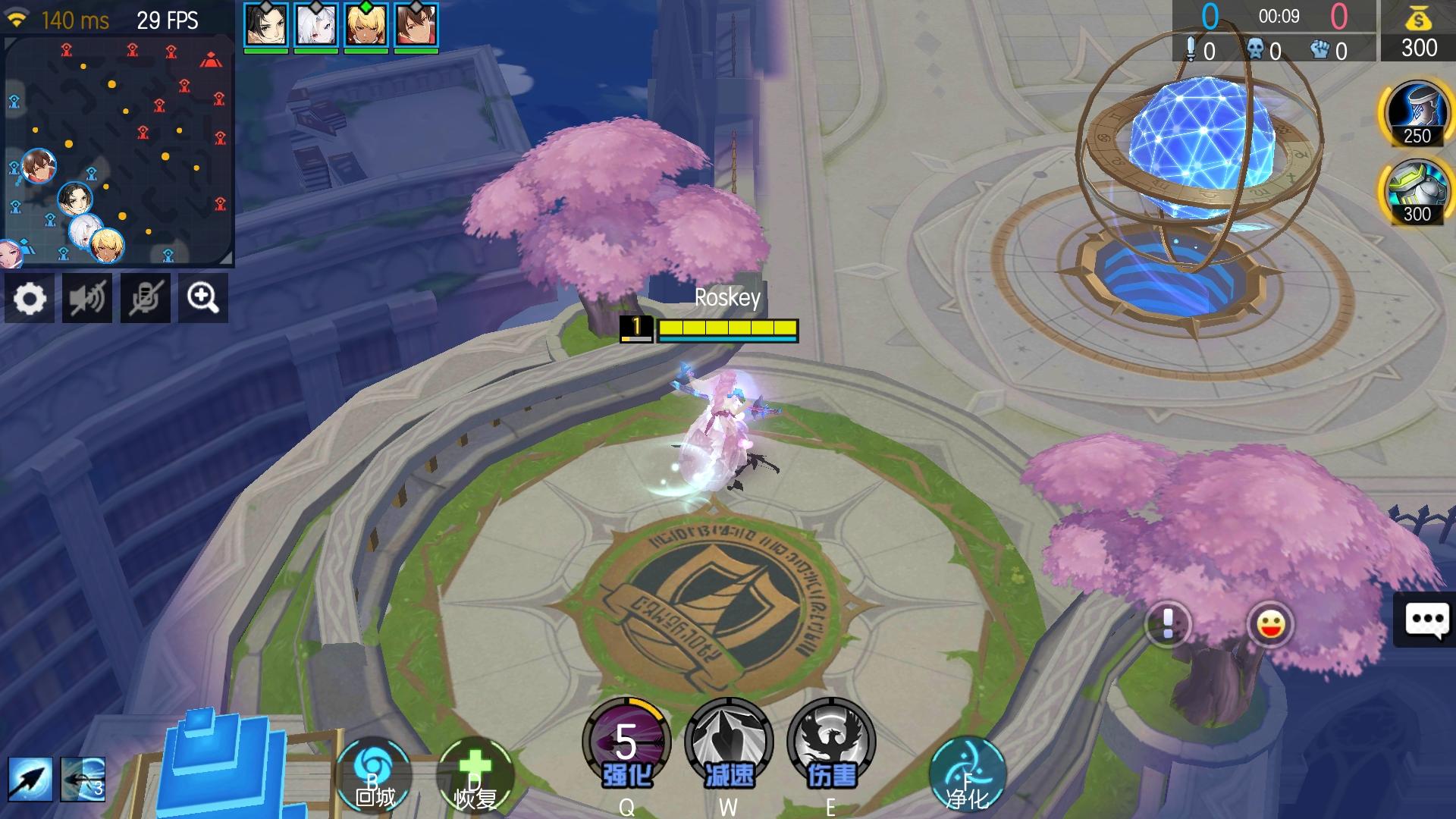Mute the game sound
Image resolution: width=1456 pixels, height=819 pixels.
click(x=86, y=297)
